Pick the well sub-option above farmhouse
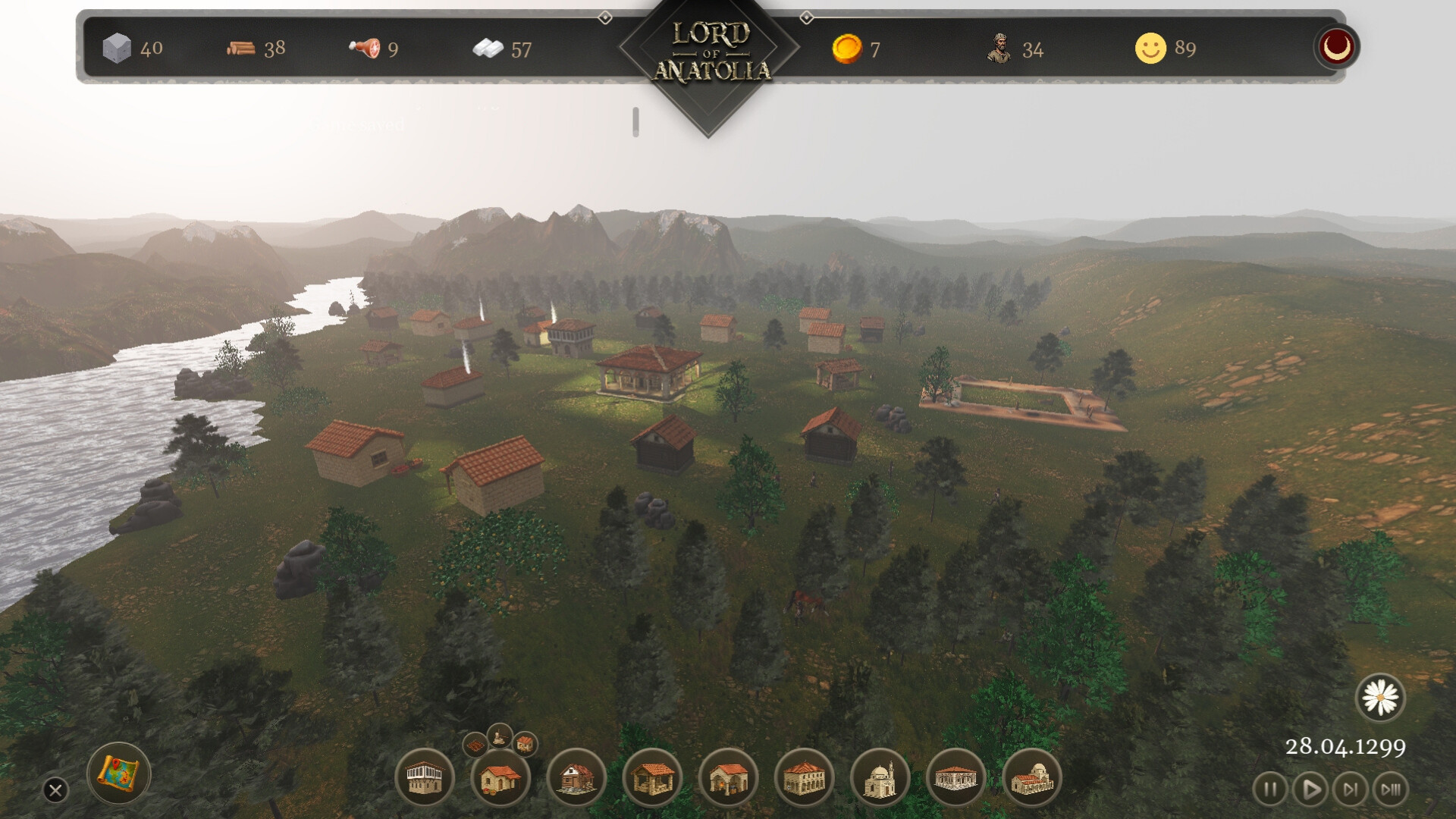 pyautogui.click(x=499, y=736)
